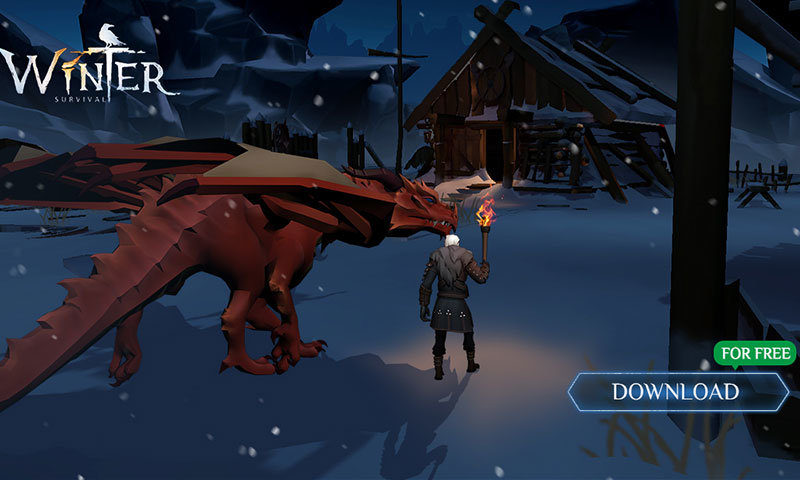This screenshot has width=800, height=480.
Task: Tap the green For Free badge
Action: pos(755,353)
